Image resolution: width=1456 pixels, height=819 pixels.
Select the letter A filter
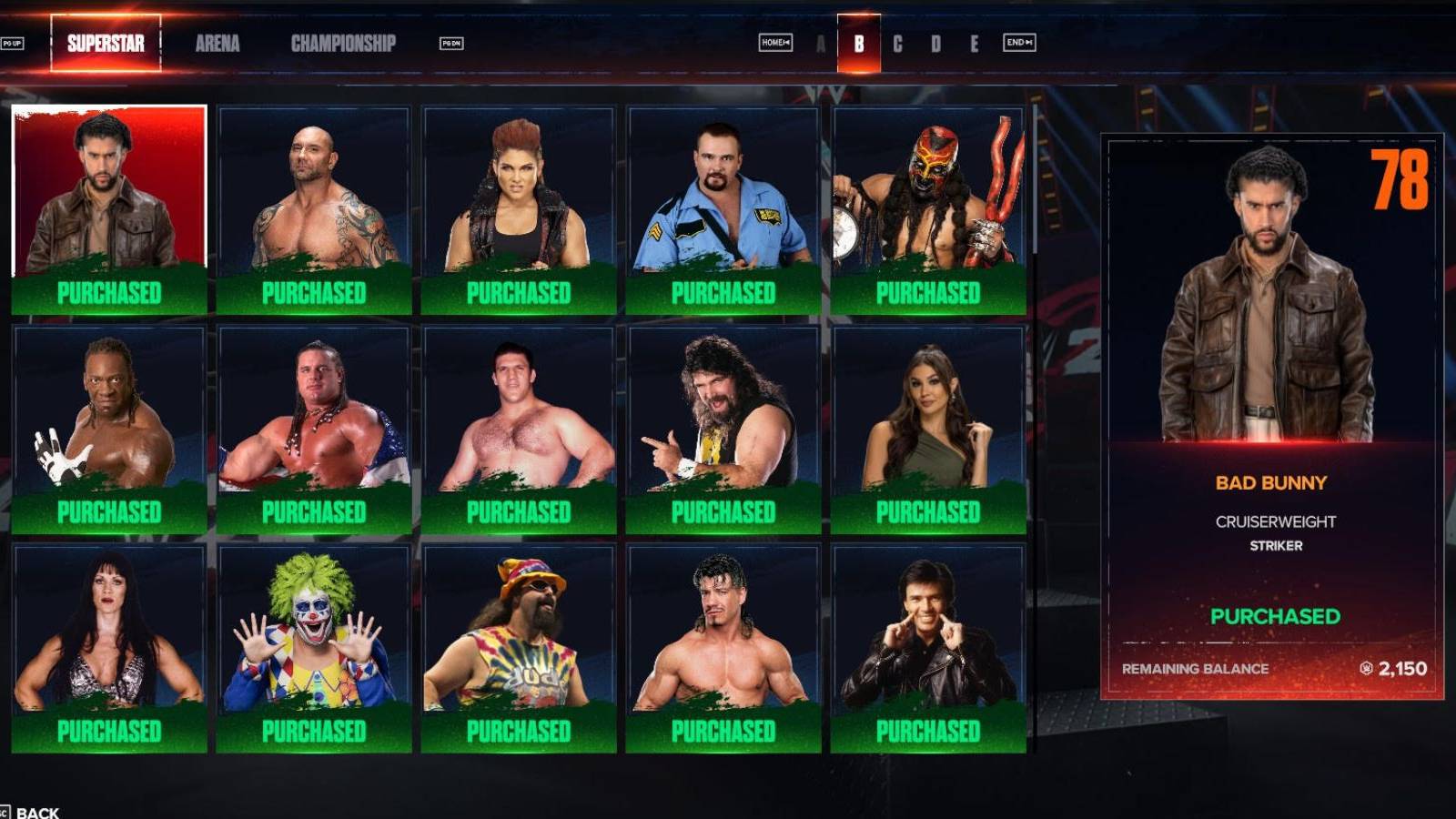822,42
